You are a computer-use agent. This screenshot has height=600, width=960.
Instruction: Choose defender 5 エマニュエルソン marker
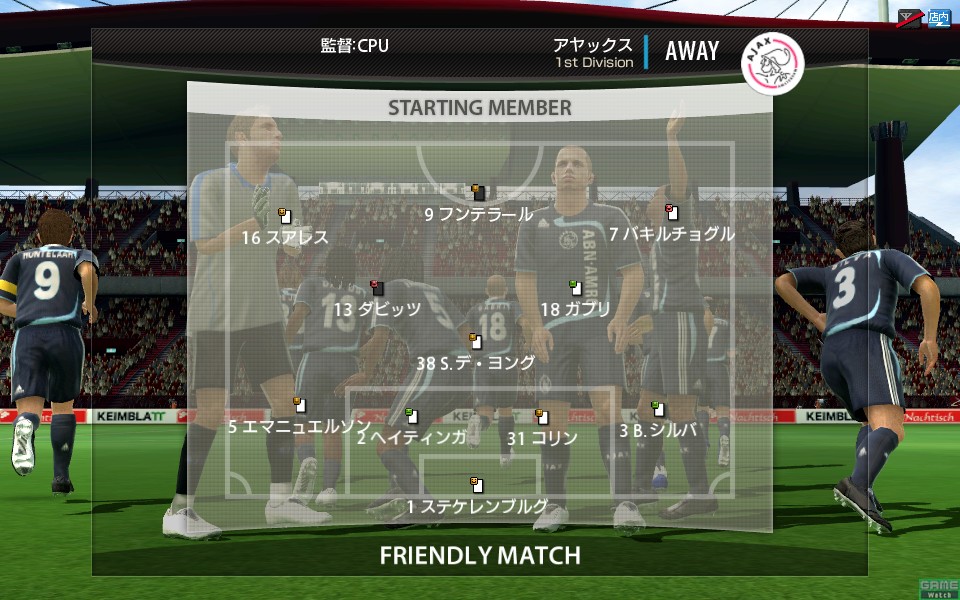coord(299,406)
